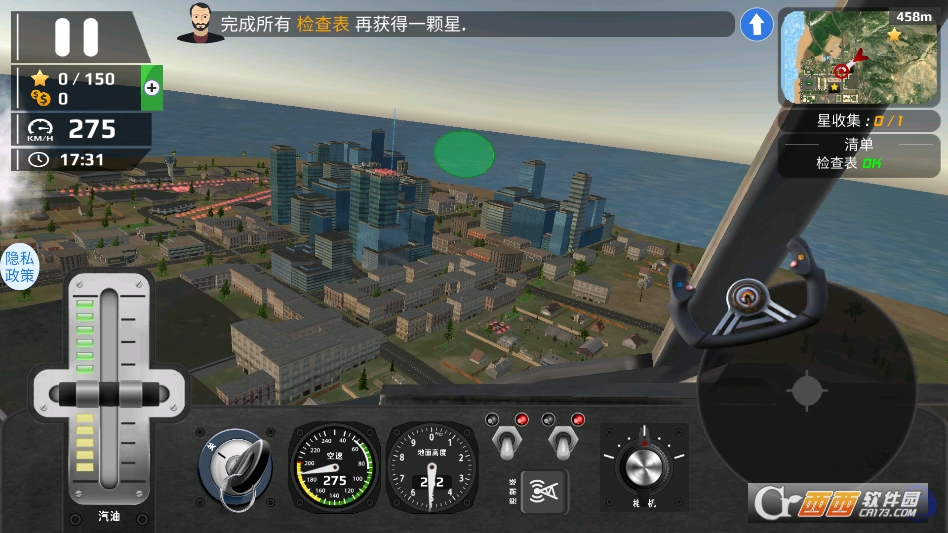Screen dimensions: 948x533
Task: Click the 汽油 throttle lever handle
Action: tap(108, 391)
